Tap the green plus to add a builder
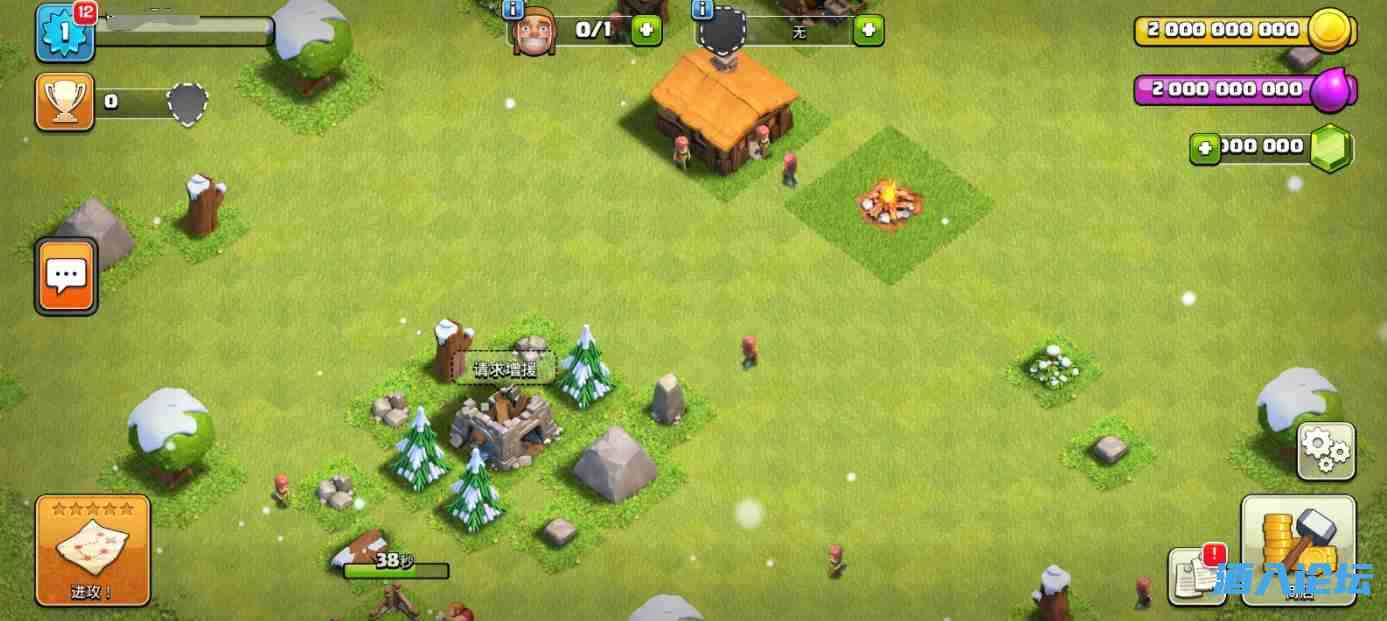 646,30
